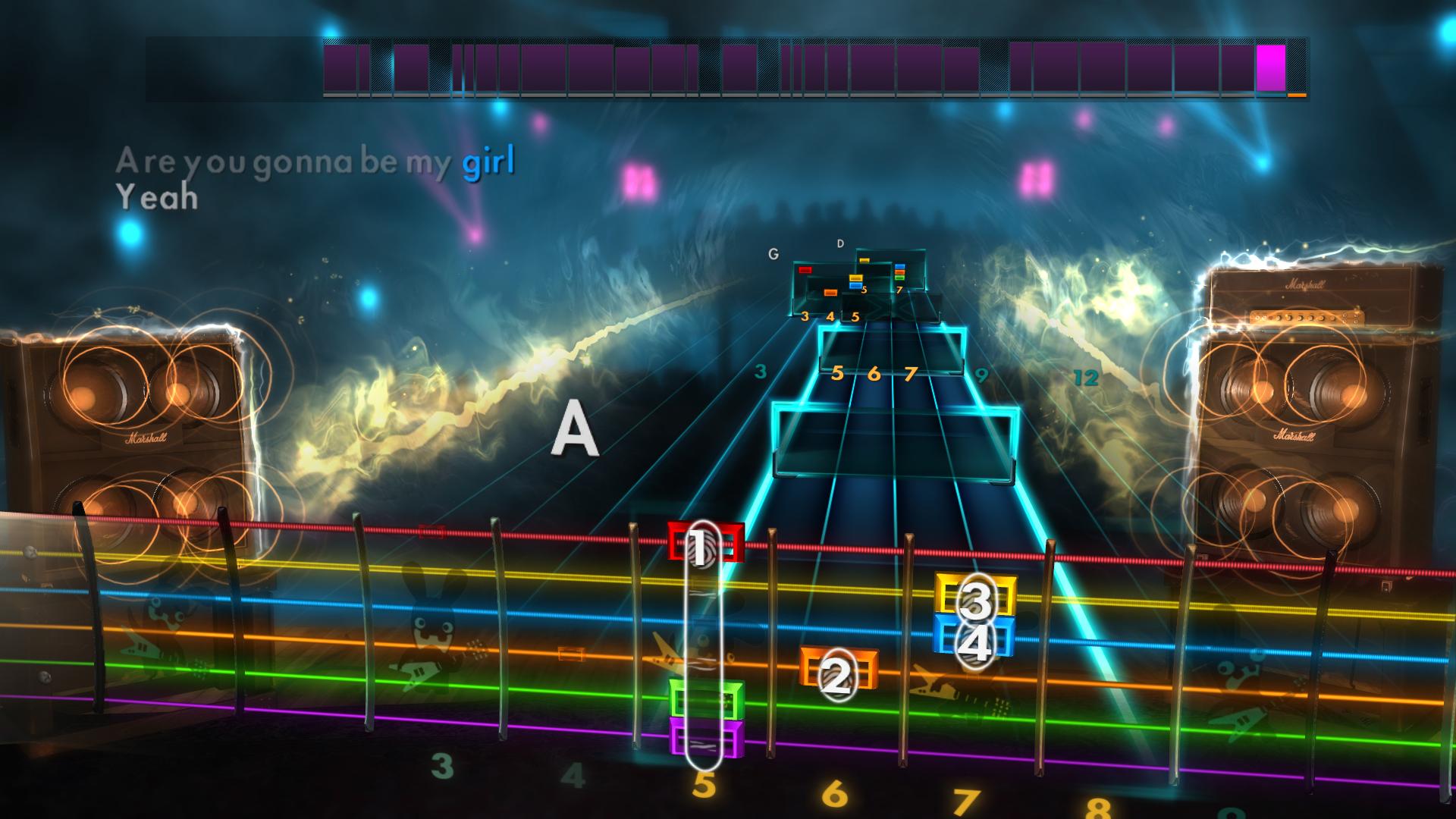Click the pink current-position segment in the song timeline

pyautogui.click(x=1271, y=70)
